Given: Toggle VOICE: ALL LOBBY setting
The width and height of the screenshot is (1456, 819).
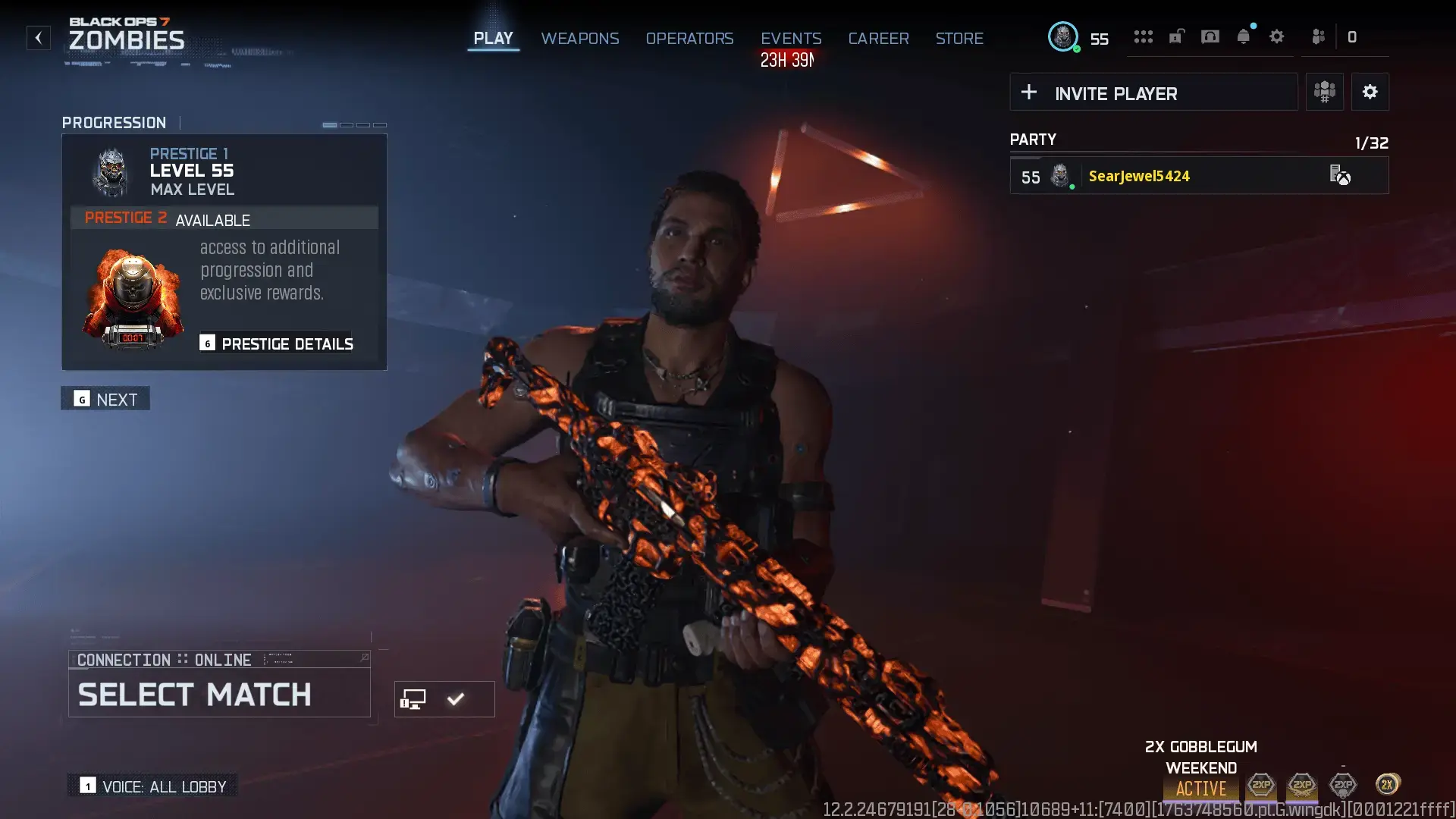Looking at the screenshot, I should click(150, 786).
